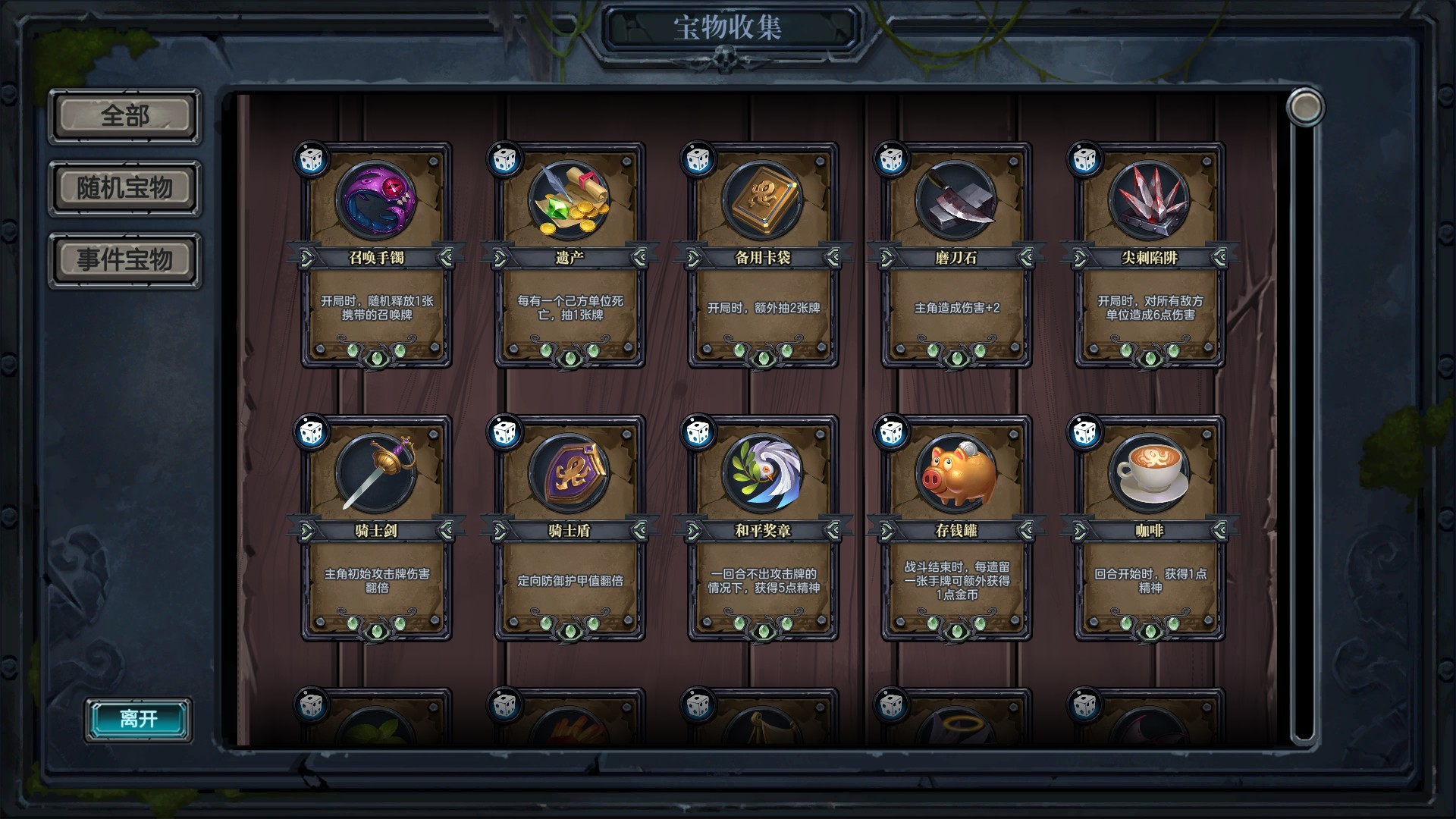The height and width of the screenshot is (819, 1456).
Task: Choose the 遗产 treasure card
Action: [570, 256]
